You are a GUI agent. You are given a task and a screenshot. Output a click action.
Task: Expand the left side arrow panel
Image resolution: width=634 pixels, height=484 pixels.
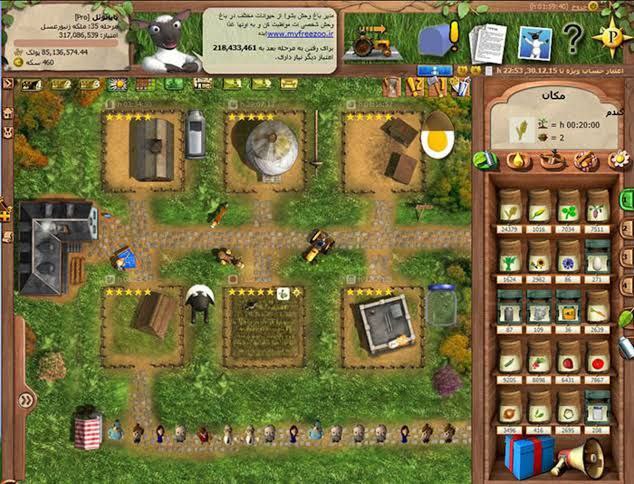[x=24, y=399]
